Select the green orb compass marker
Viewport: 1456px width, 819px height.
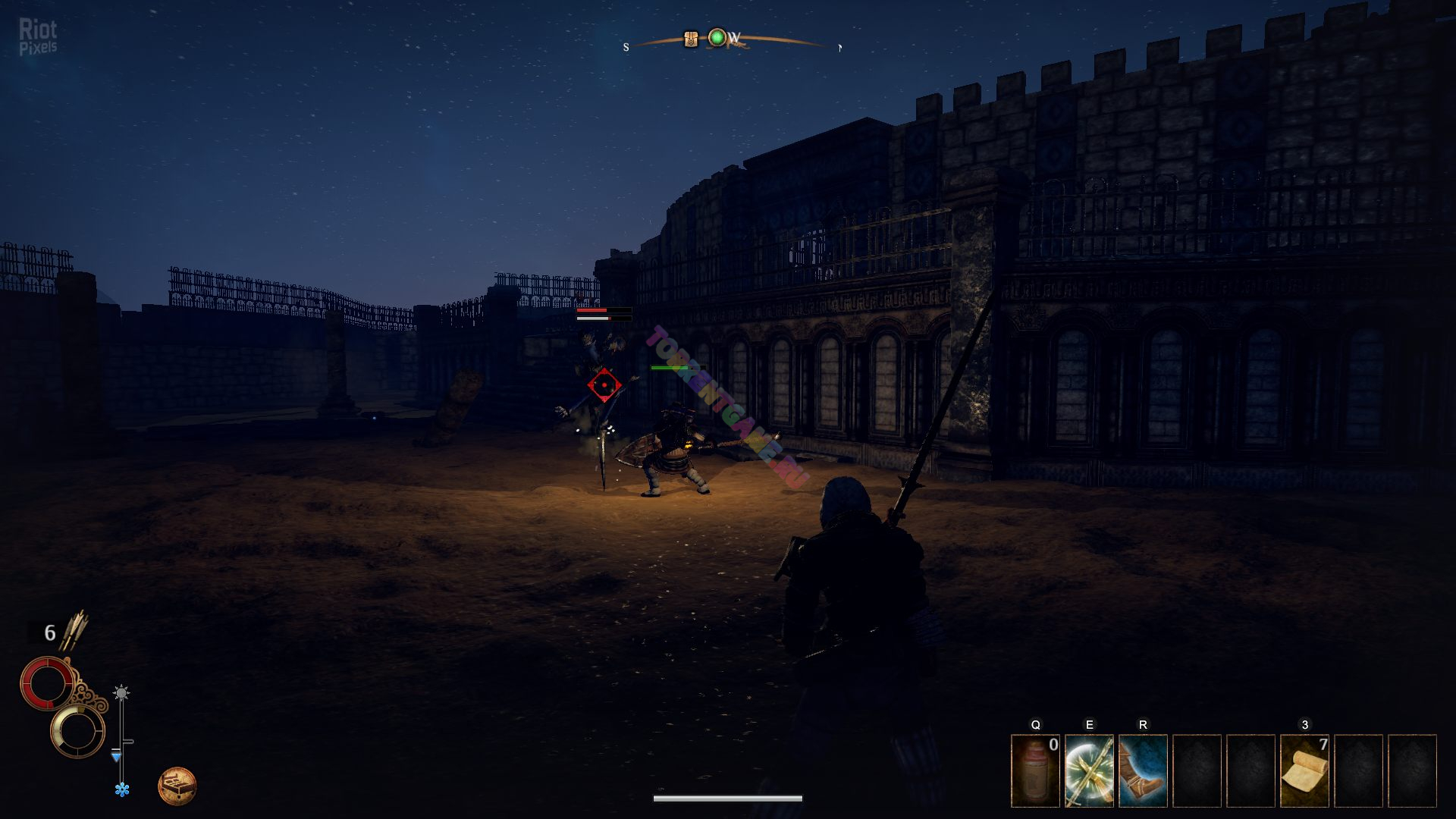point(717,37)
